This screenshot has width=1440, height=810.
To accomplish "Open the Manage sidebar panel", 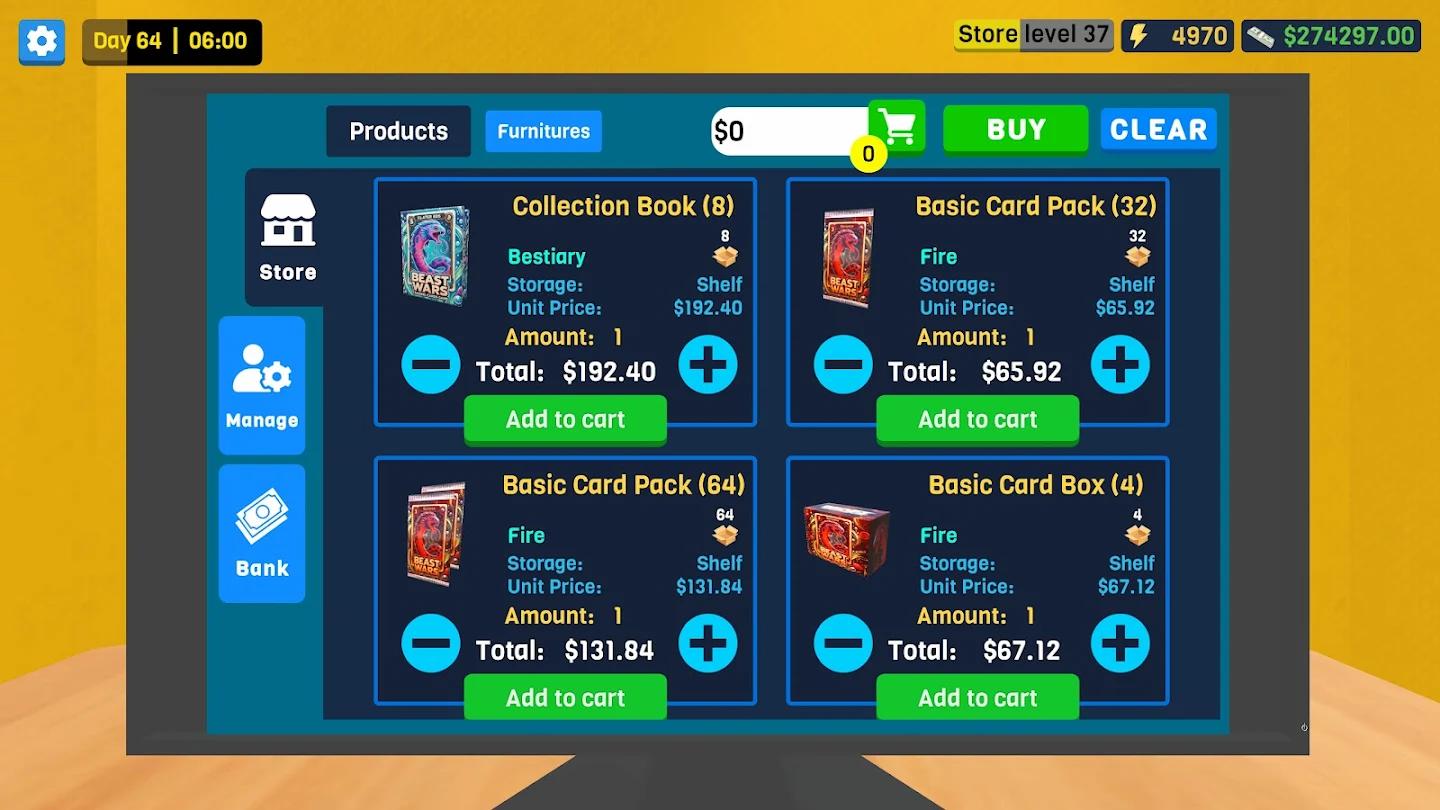I will (261, 385).
